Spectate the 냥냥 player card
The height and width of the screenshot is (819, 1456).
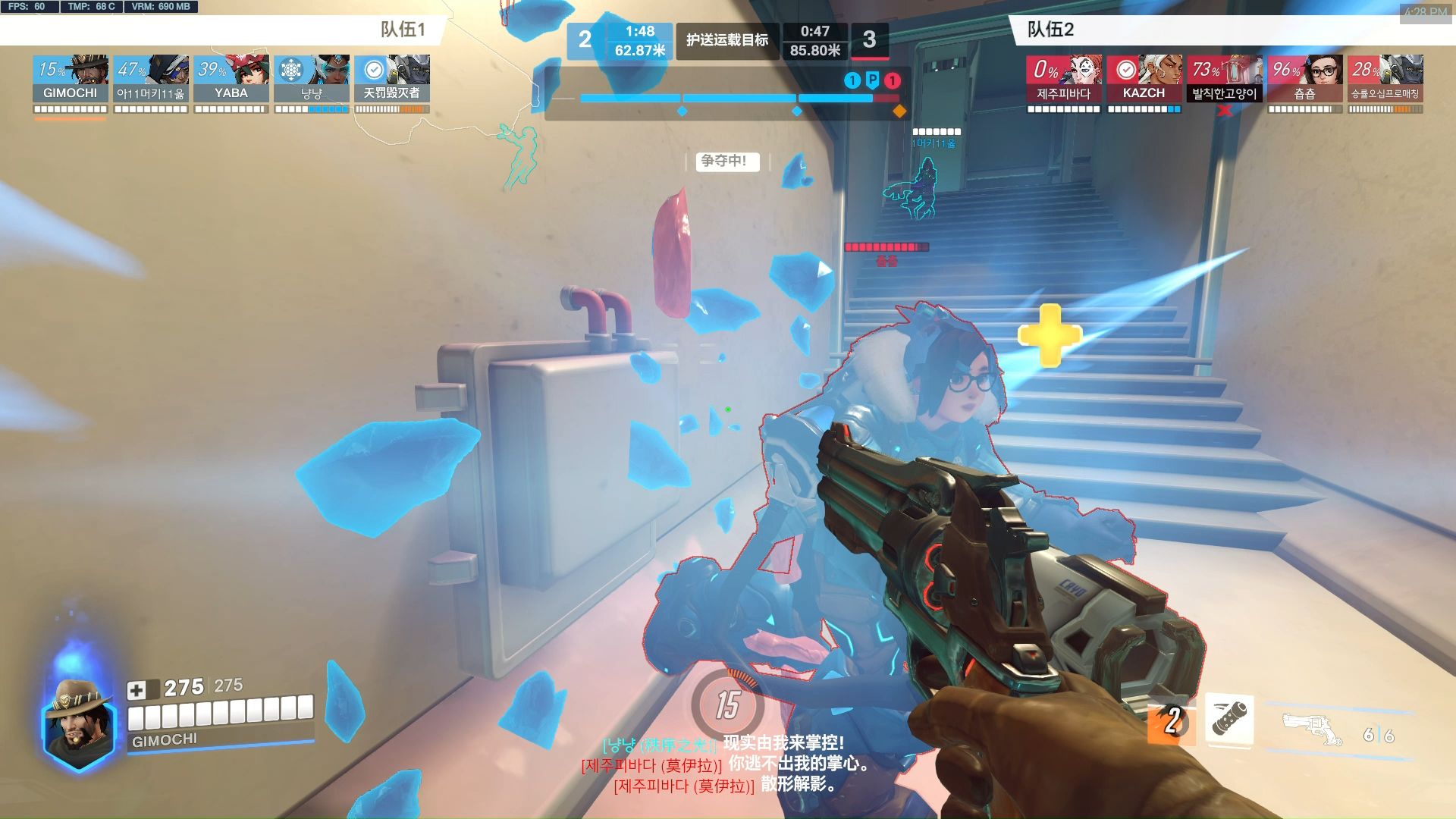(x=311, y=79)
